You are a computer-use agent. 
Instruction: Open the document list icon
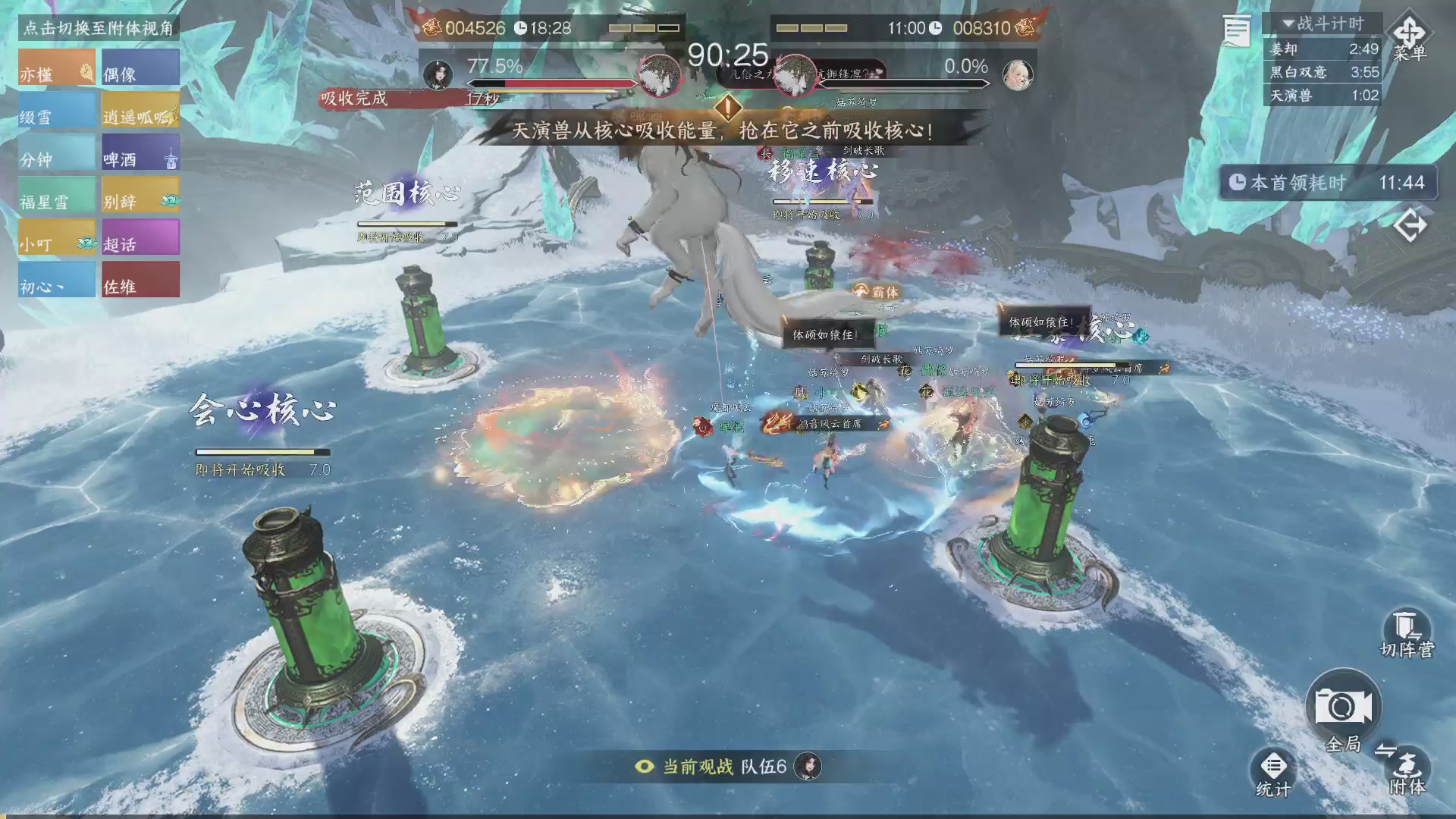1236,32
